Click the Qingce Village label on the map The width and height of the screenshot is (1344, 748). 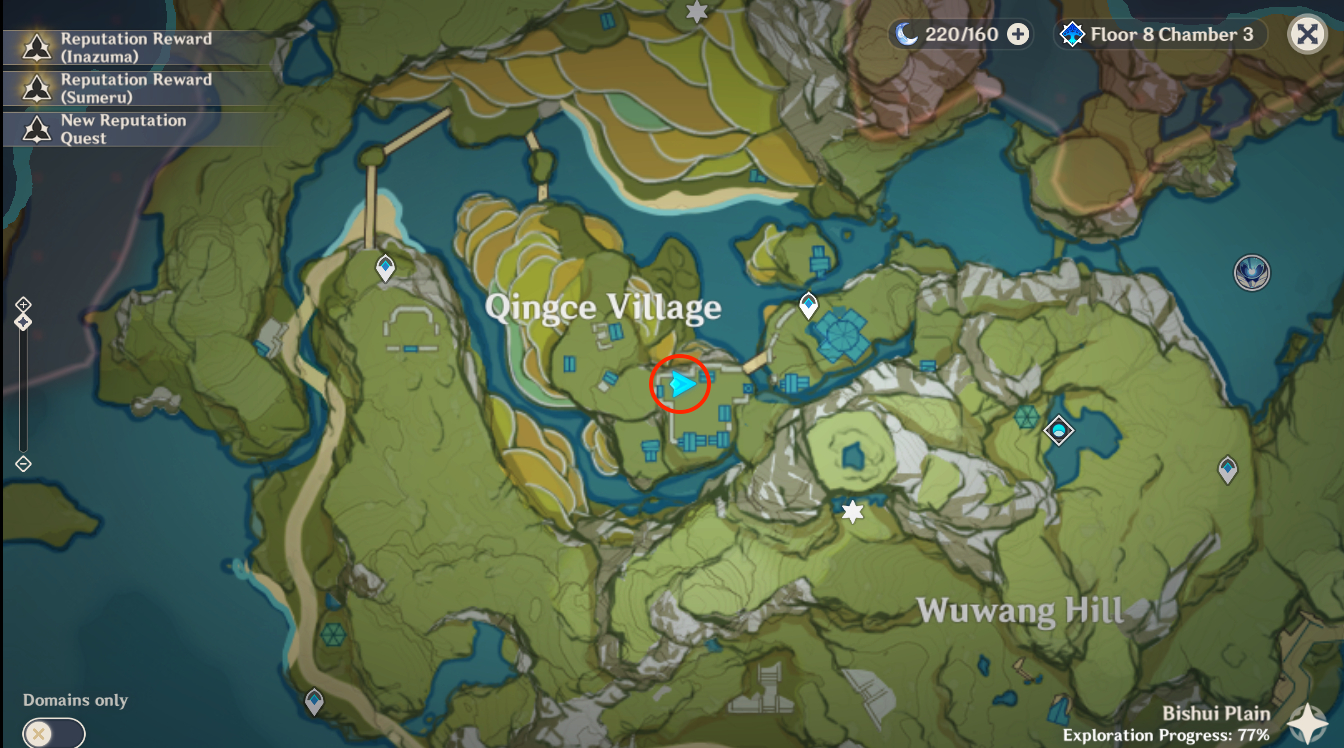[x=604, y=307]
